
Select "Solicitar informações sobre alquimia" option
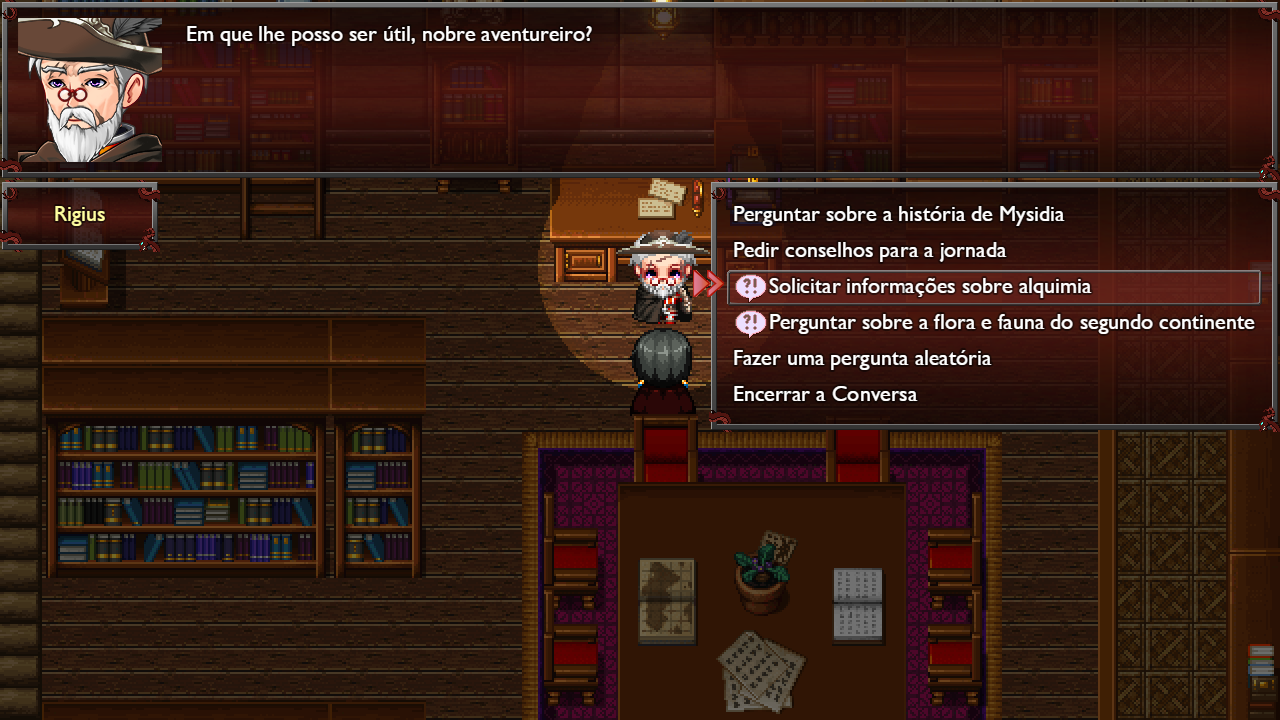point(929,287)
